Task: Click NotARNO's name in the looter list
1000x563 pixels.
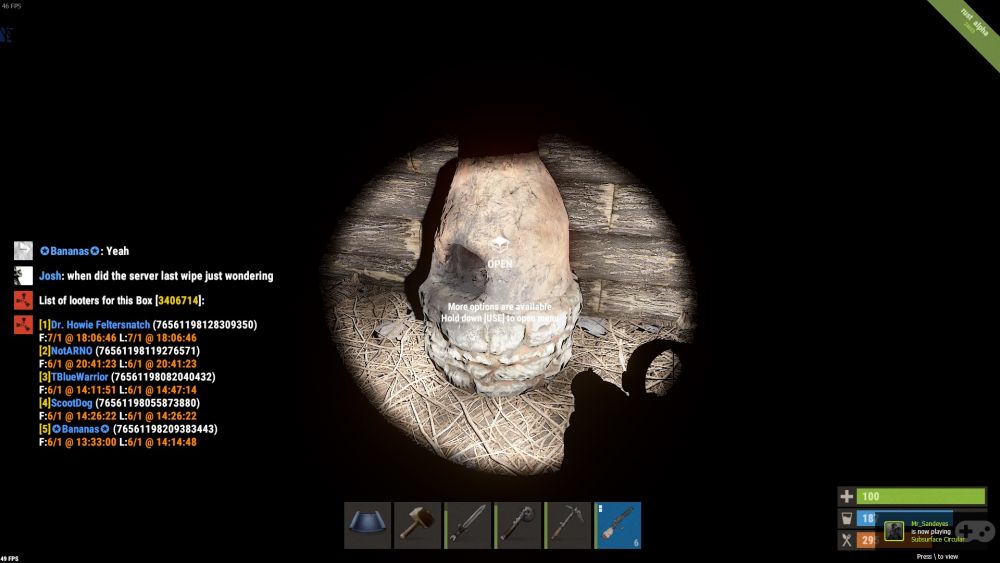Action: point(71,351)
